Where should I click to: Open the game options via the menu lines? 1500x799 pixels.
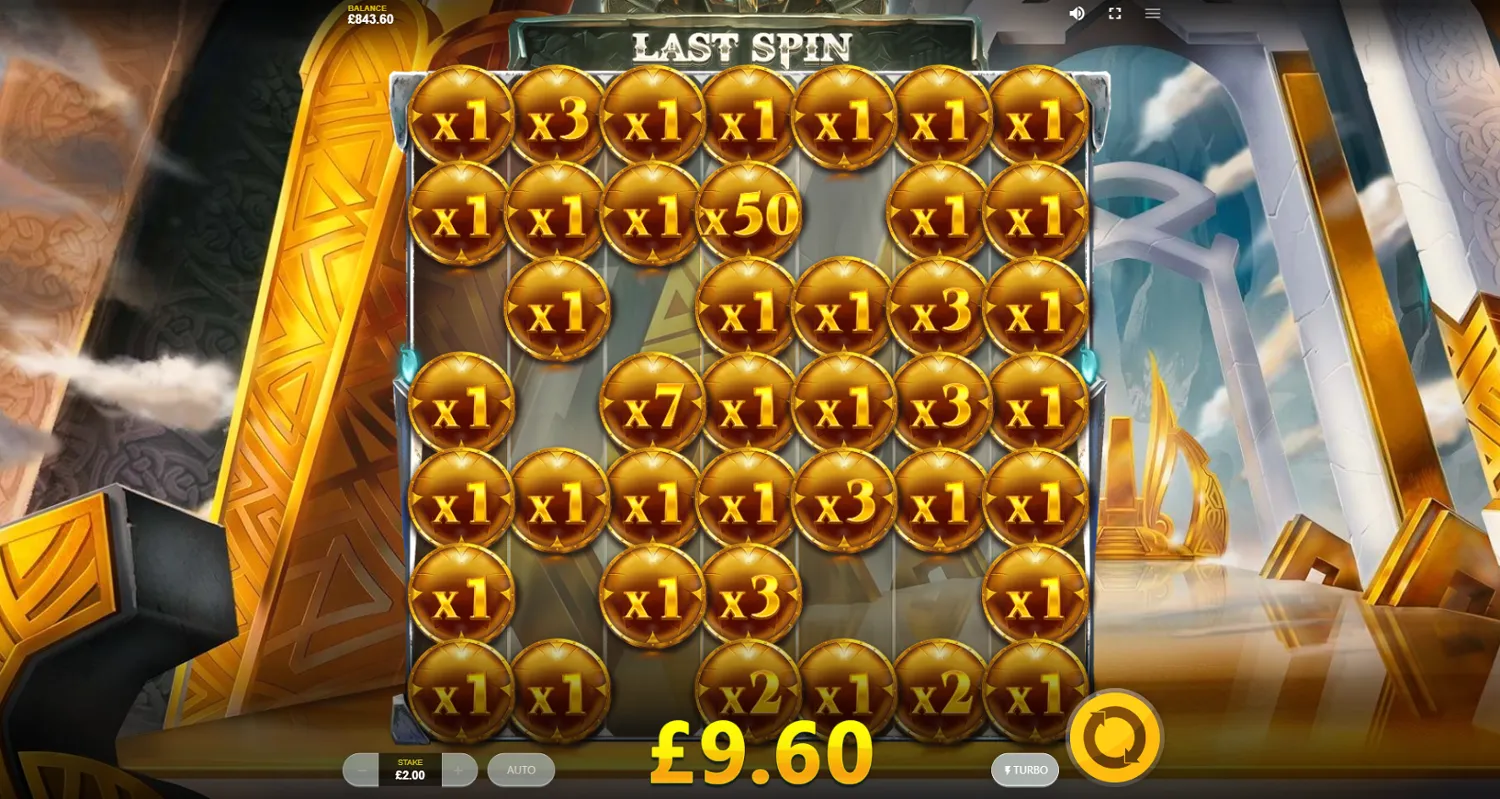[x=1152, y=13]
